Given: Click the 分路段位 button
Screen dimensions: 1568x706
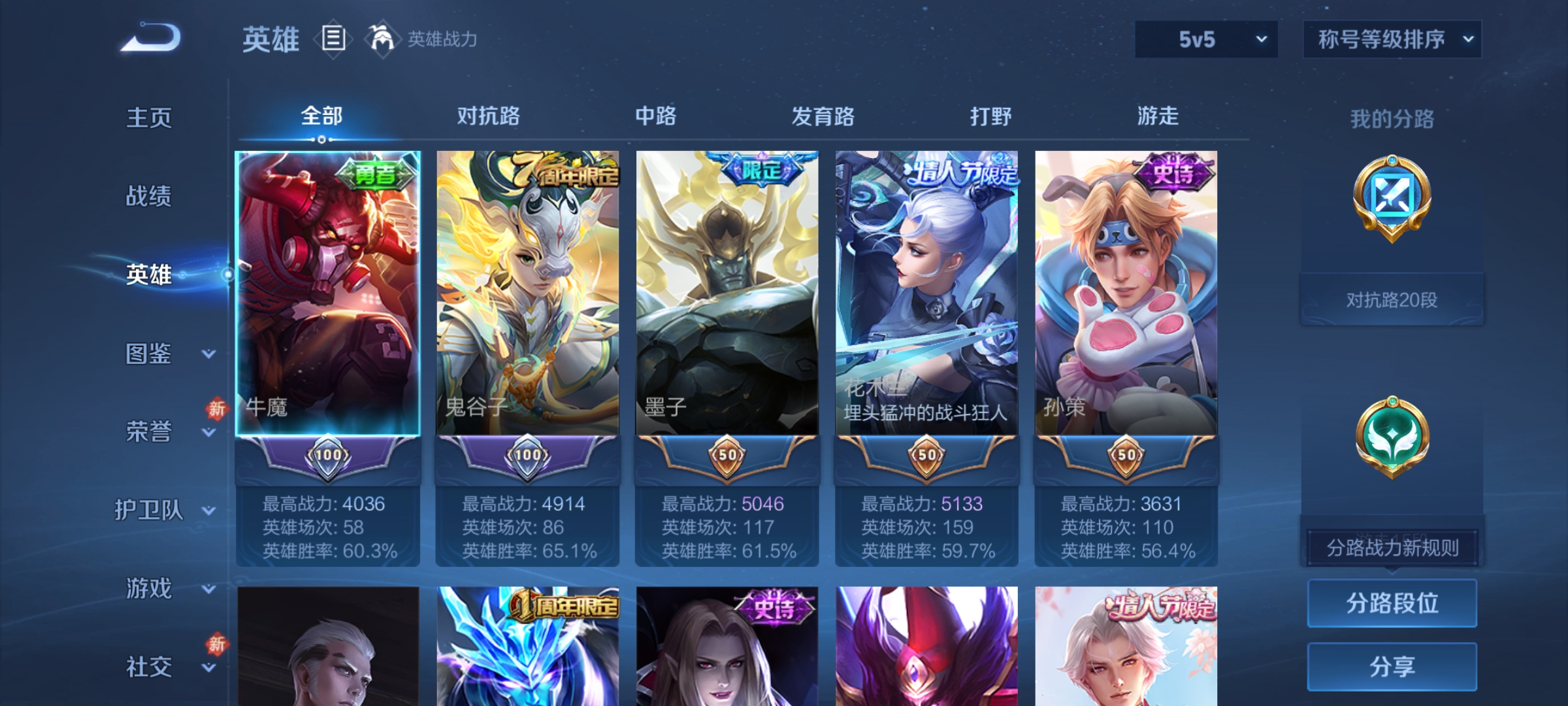Looking at the screenshot, I should pos(1392,603).
